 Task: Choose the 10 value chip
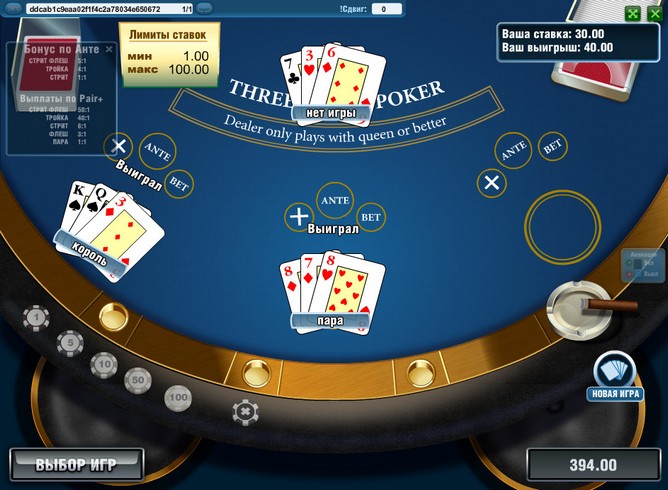104,364
